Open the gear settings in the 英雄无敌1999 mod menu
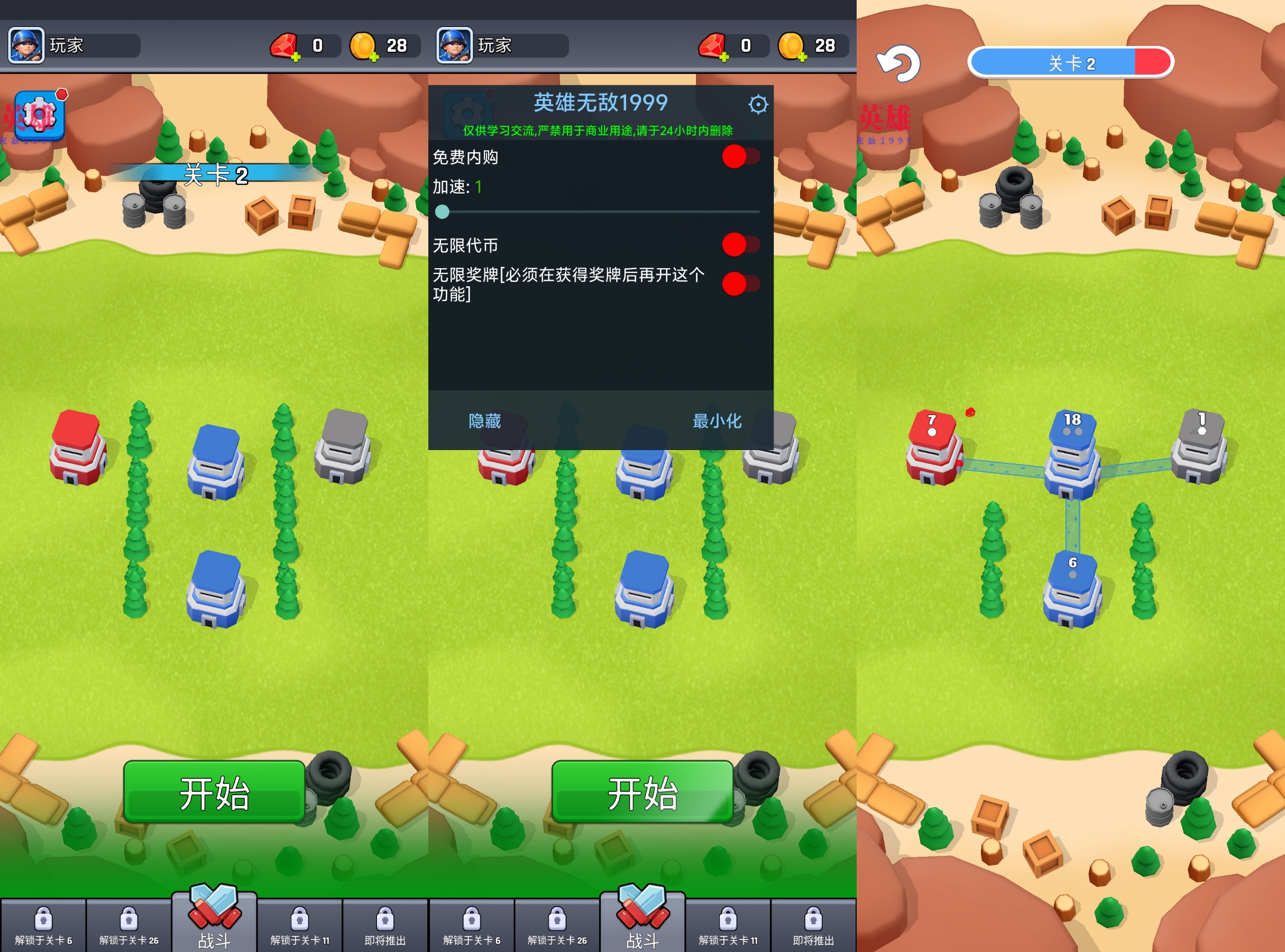1285x952 pixels. [x=757, y=105]
